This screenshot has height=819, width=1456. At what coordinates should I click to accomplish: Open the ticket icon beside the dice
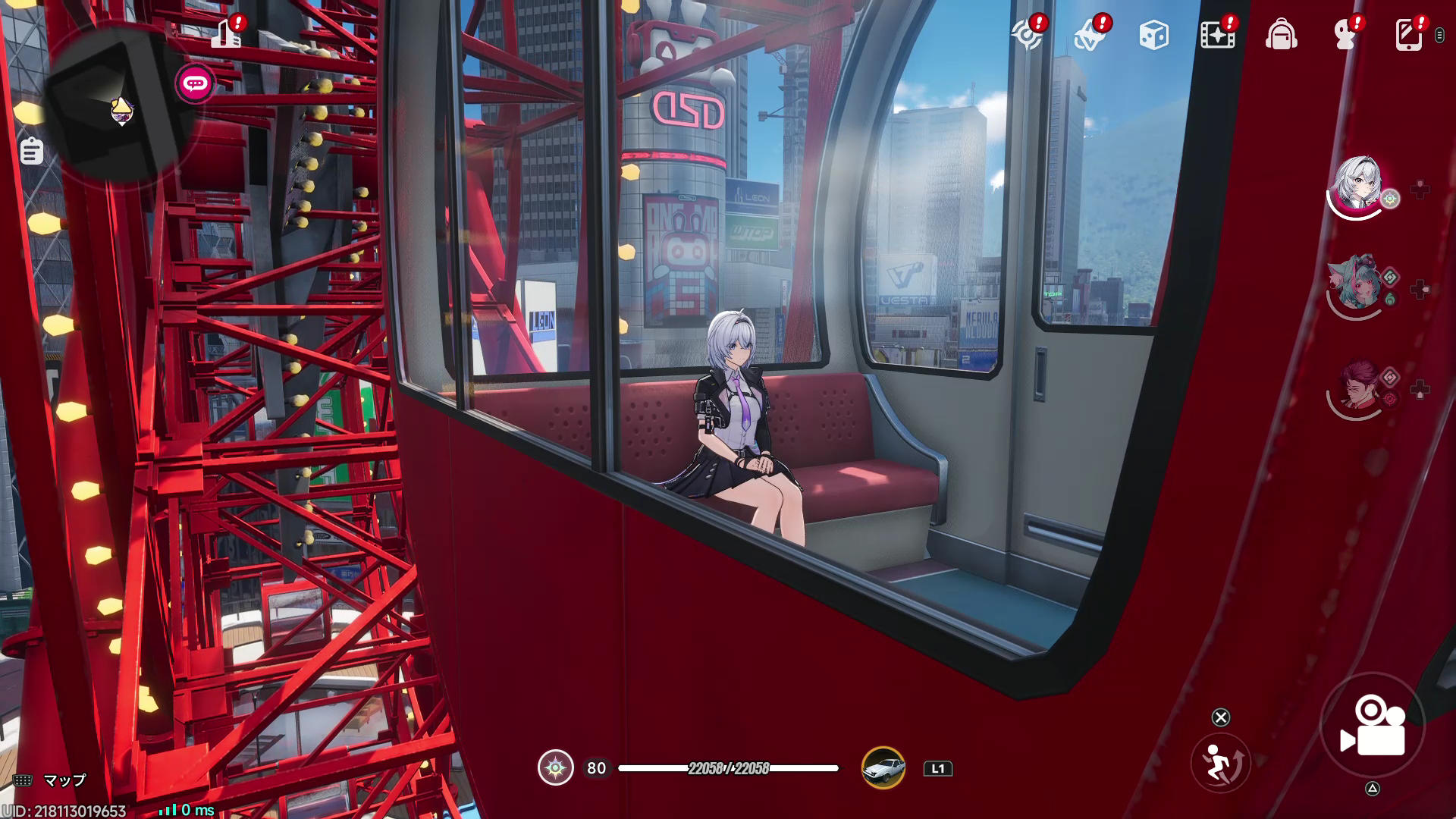tap(1090, 35)
